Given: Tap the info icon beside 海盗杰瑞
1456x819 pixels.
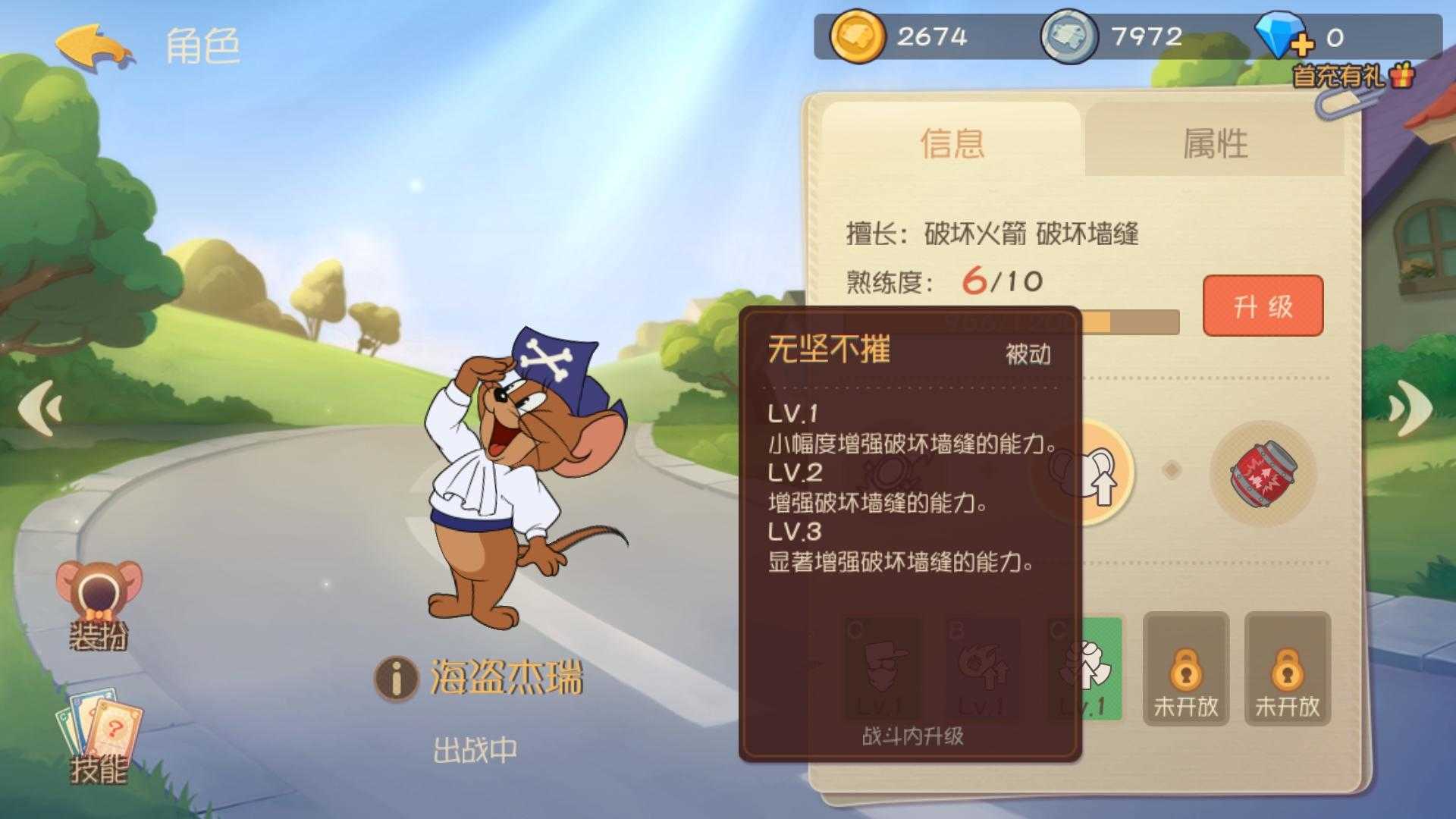Looking at the screenshot, I should 397,678.
